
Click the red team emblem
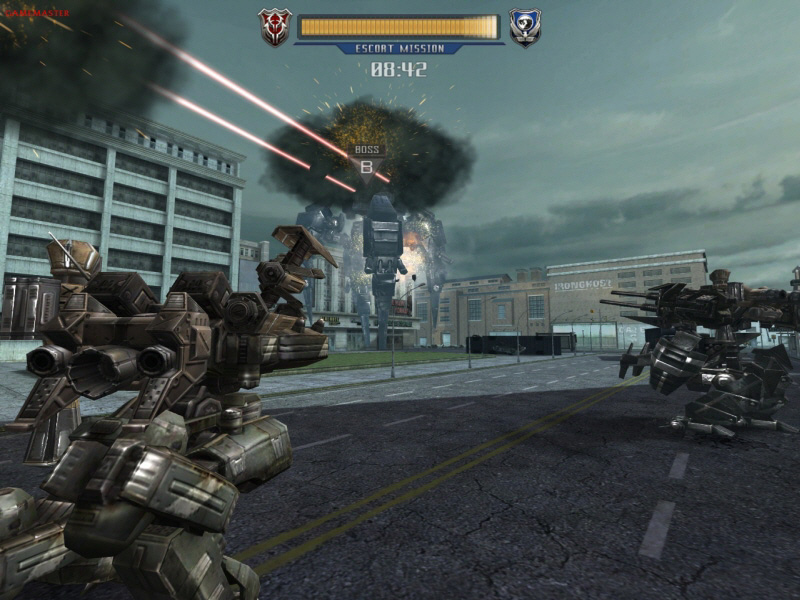(274, 27)
